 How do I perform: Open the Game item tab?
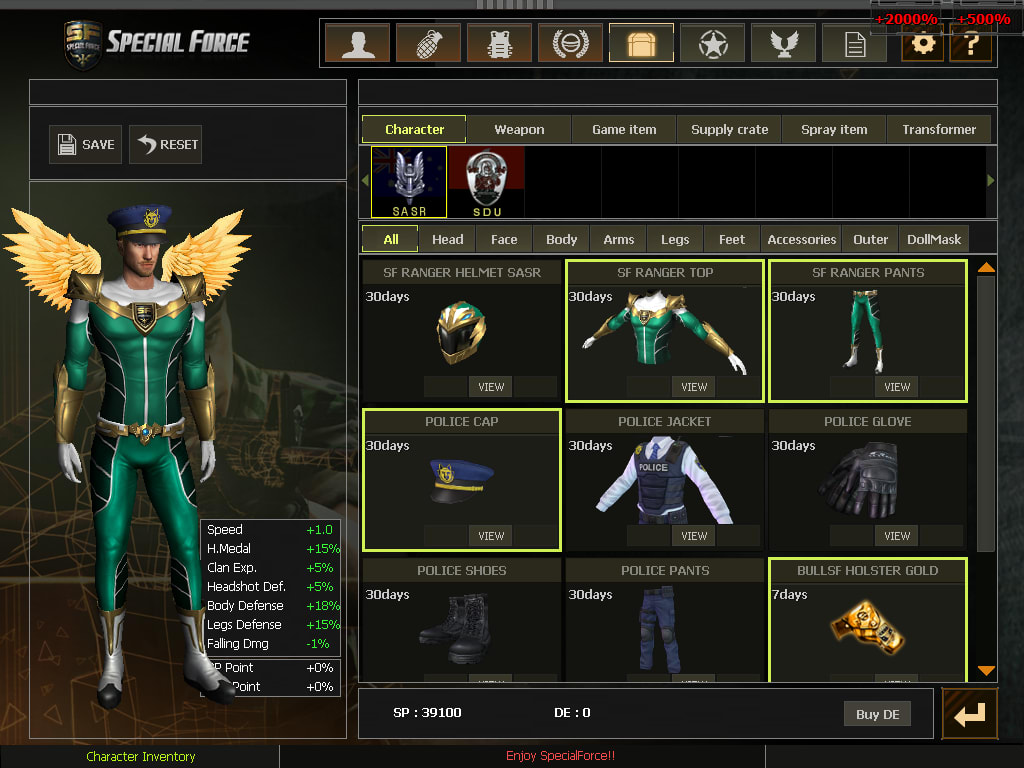624,129
